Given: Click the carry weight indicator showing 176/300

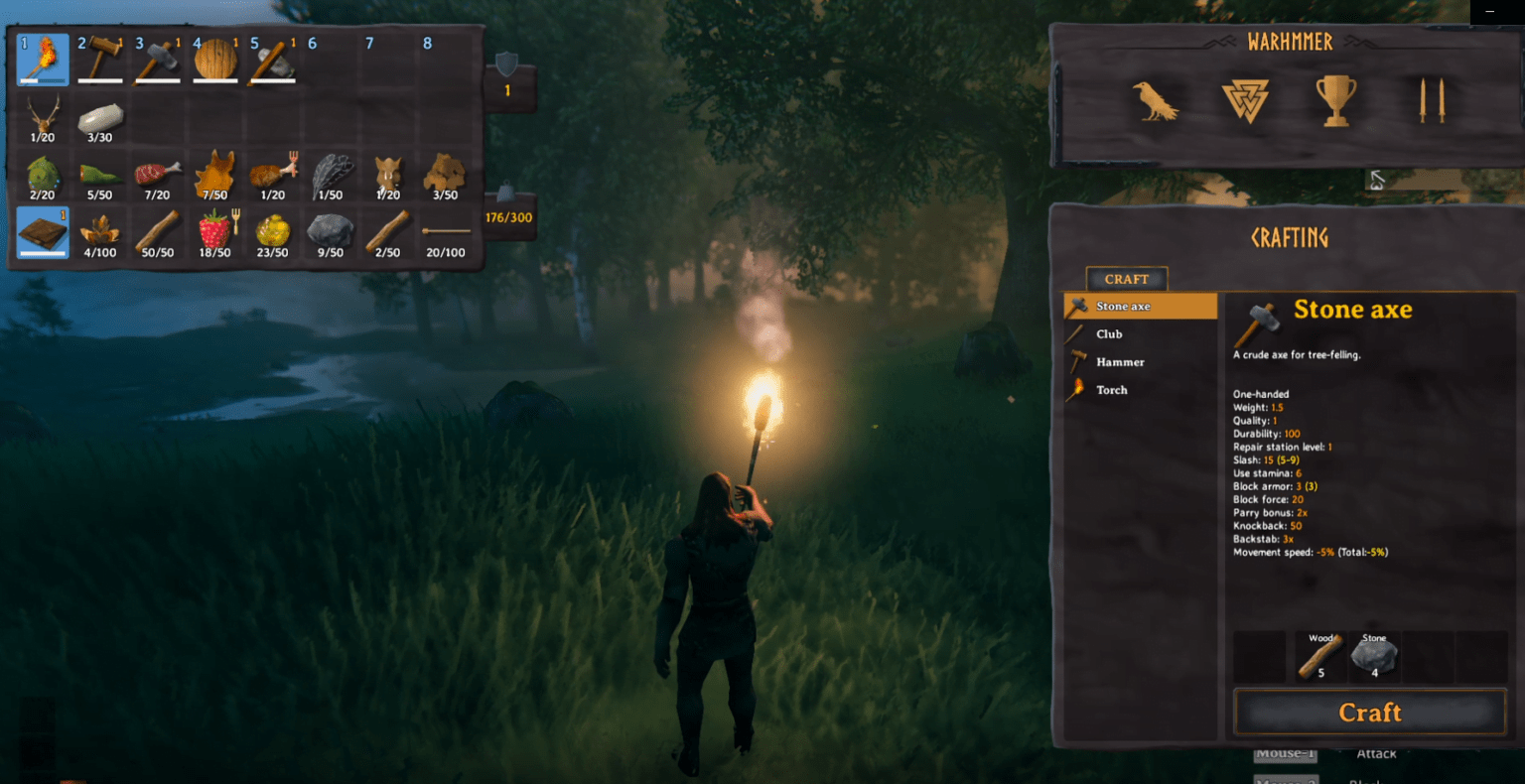Looking at the screenshot, I should pyautogui.click(x=509, y=211).
